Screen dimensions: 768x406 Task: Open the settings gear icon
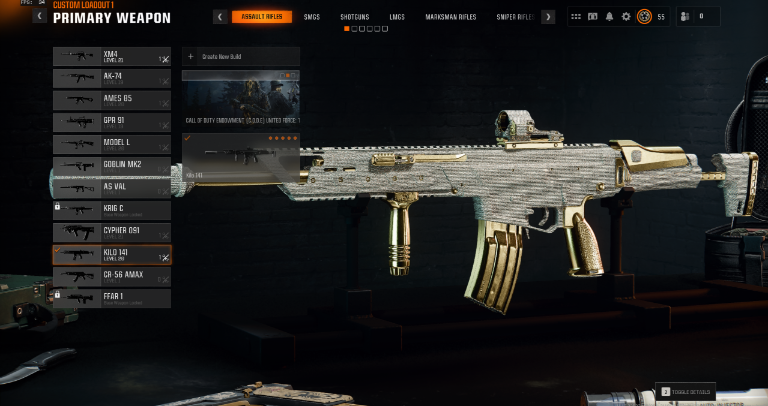(x=626, y=16)
